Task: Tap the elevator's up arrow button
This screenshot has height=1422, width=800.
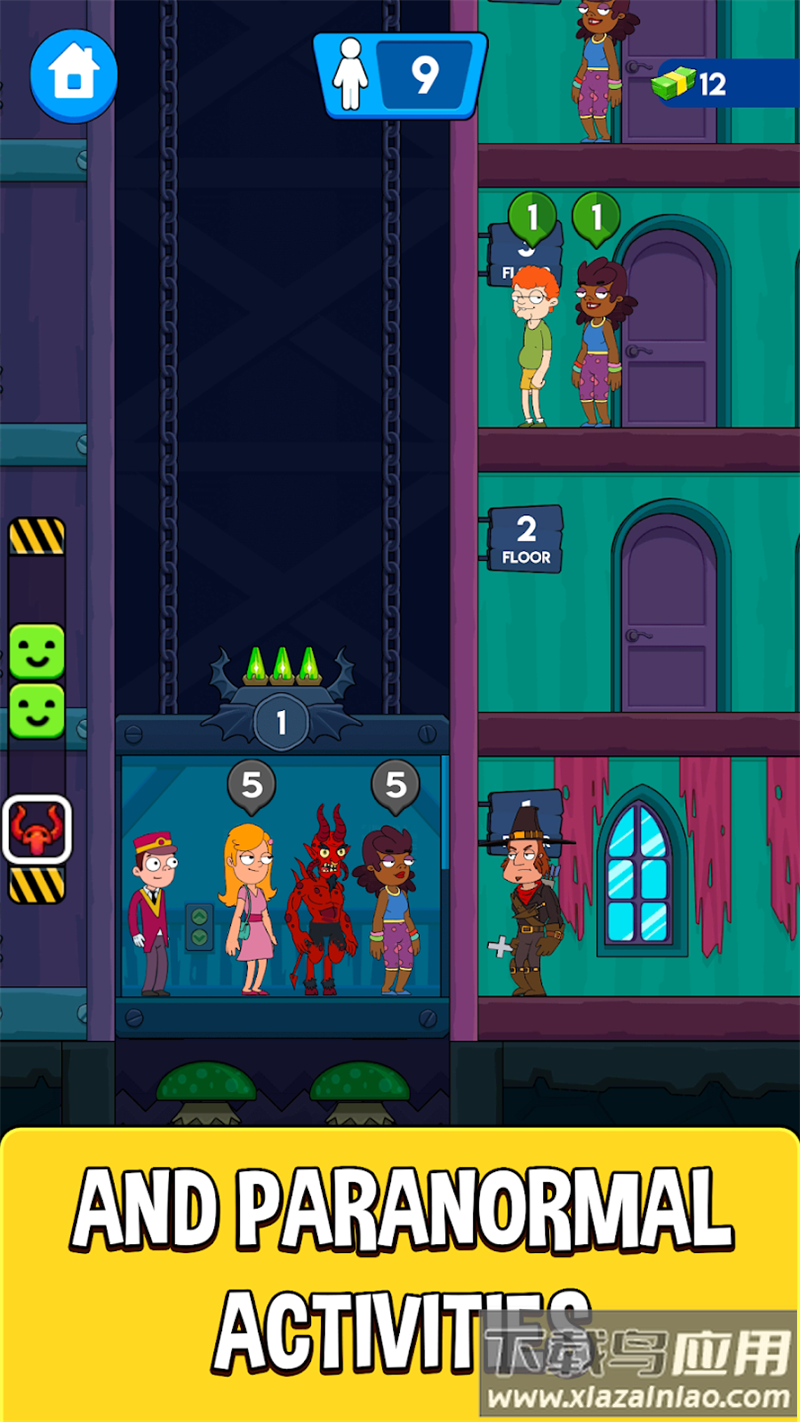Action: [x=199, y=915]
